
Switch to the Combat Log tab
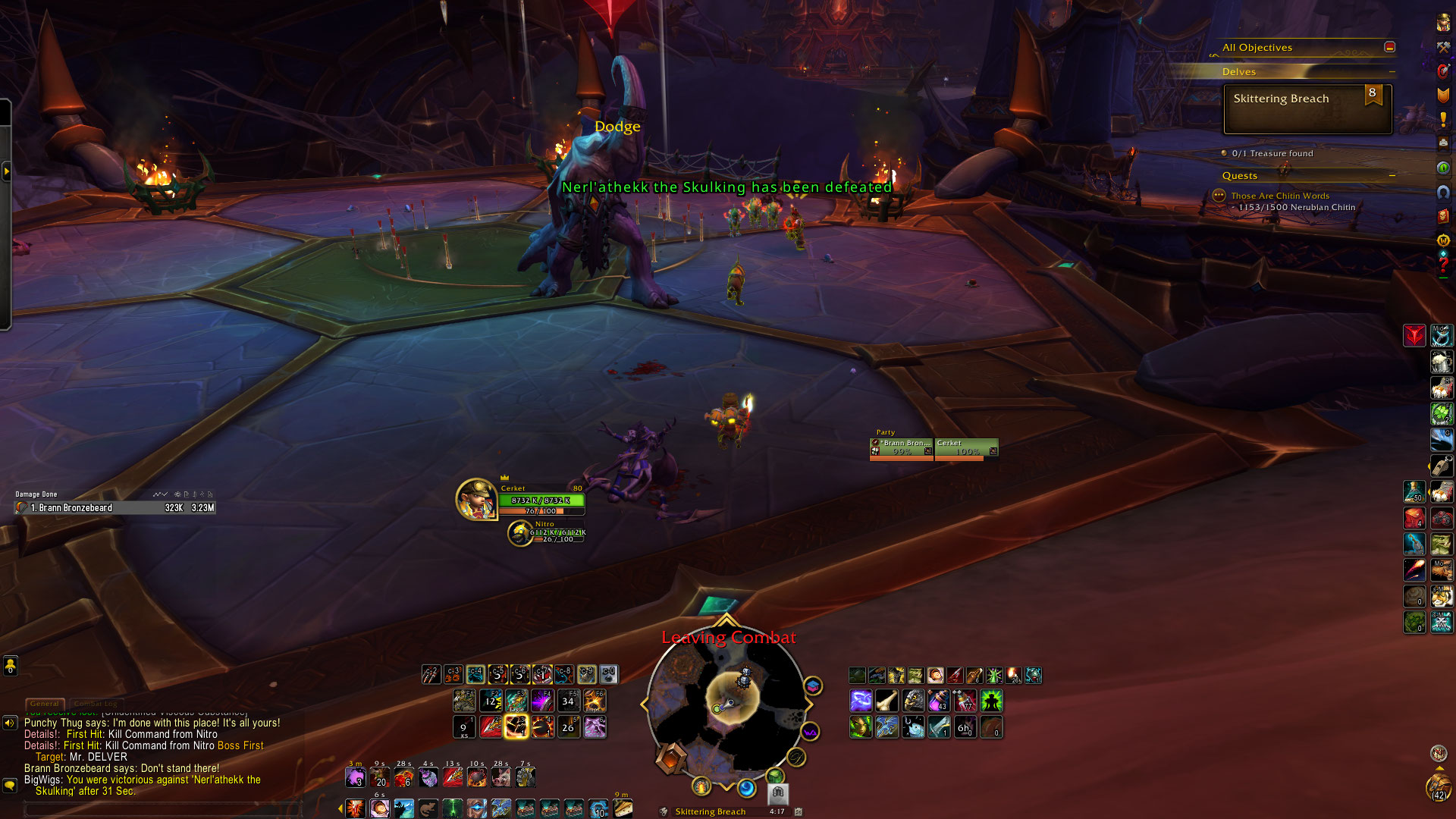pyautogui.click(x=96, y=704)
